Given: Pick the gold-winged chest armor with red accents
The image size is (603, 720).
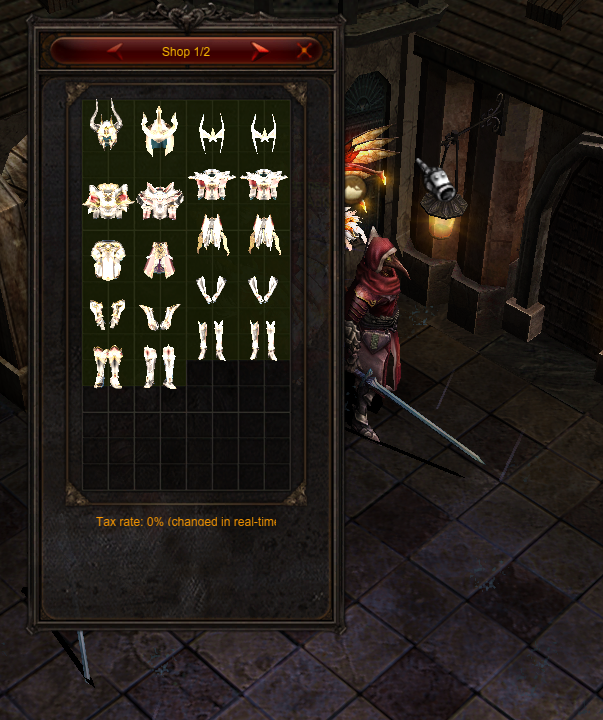Looking at the screenshot, I should pos(107,200).
